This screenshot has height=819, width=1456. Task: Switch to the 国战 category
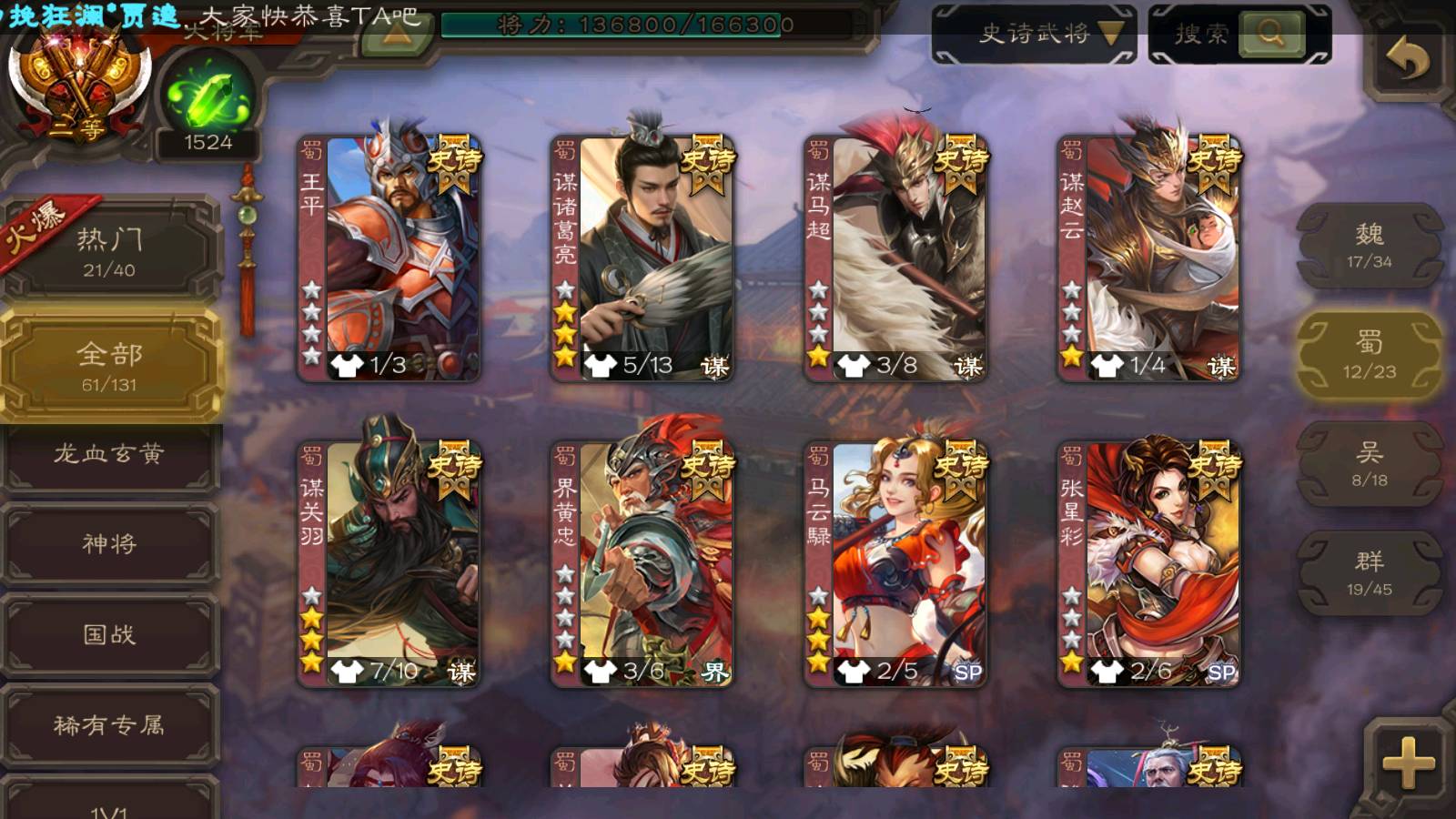[x=109, y=634]
